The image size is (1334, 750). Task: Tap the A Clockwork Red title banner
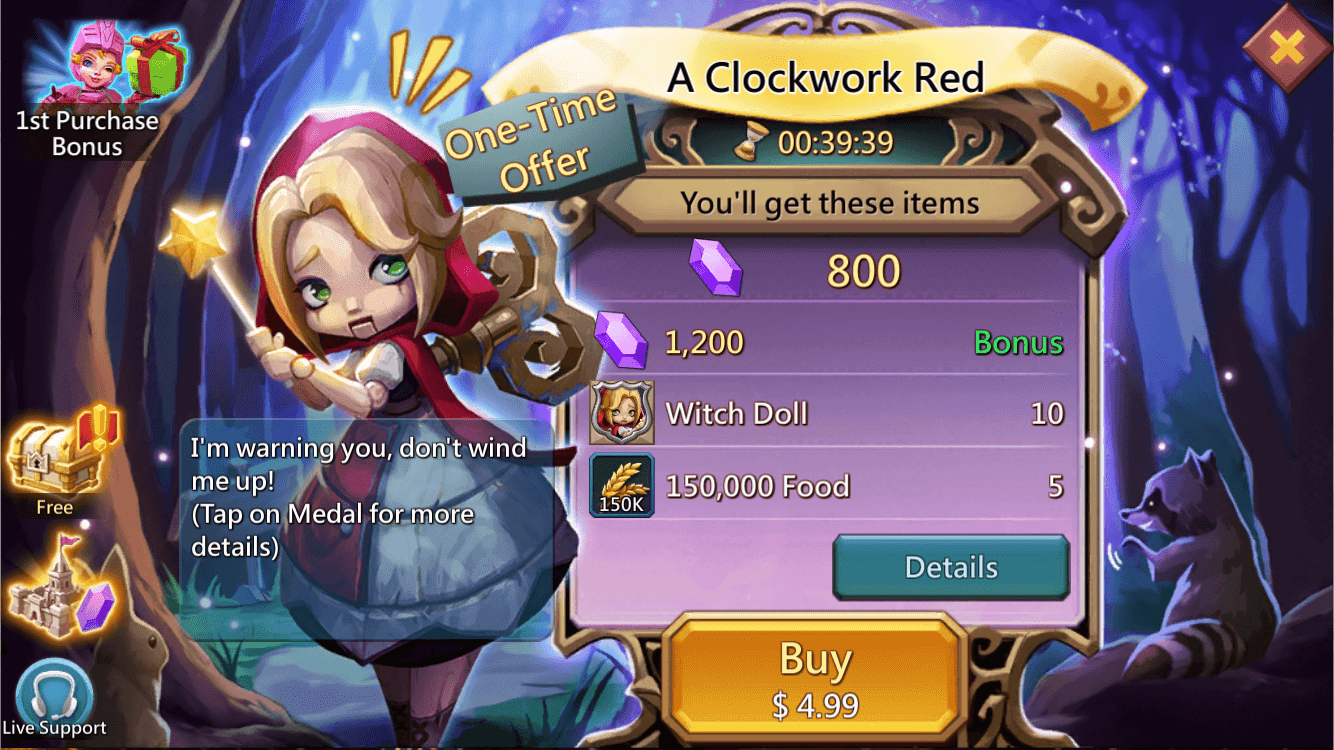[825, 74]
